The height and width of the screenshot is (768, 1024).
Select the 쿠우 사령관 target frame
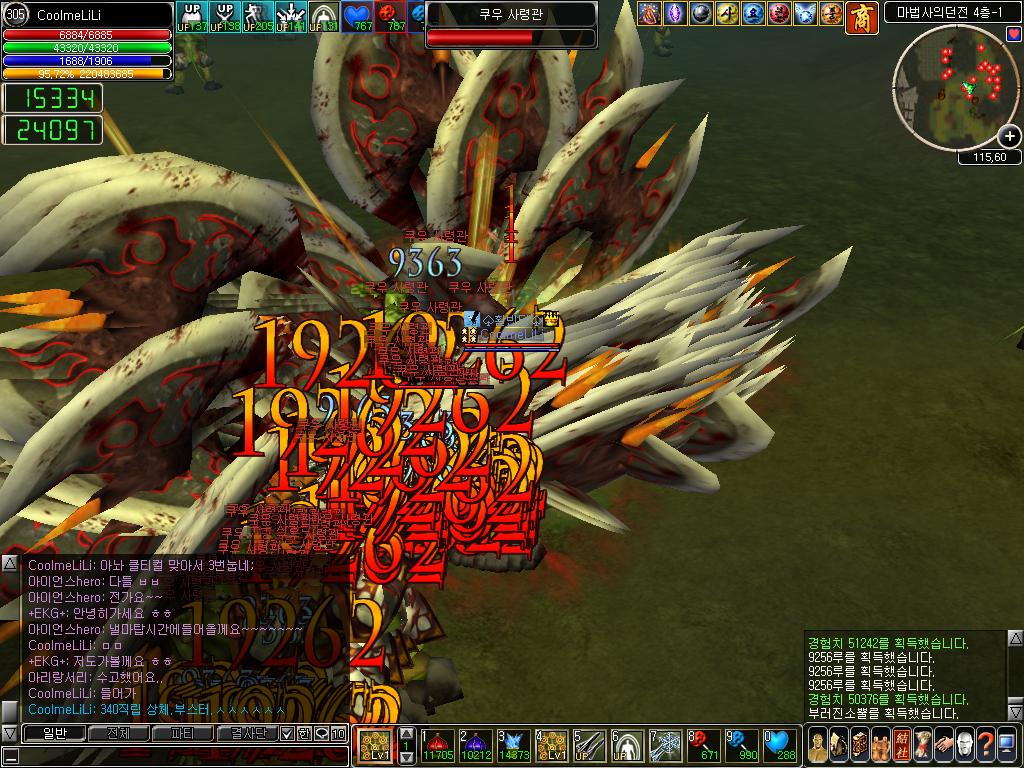pyautogui.click(x=511, y=25)
